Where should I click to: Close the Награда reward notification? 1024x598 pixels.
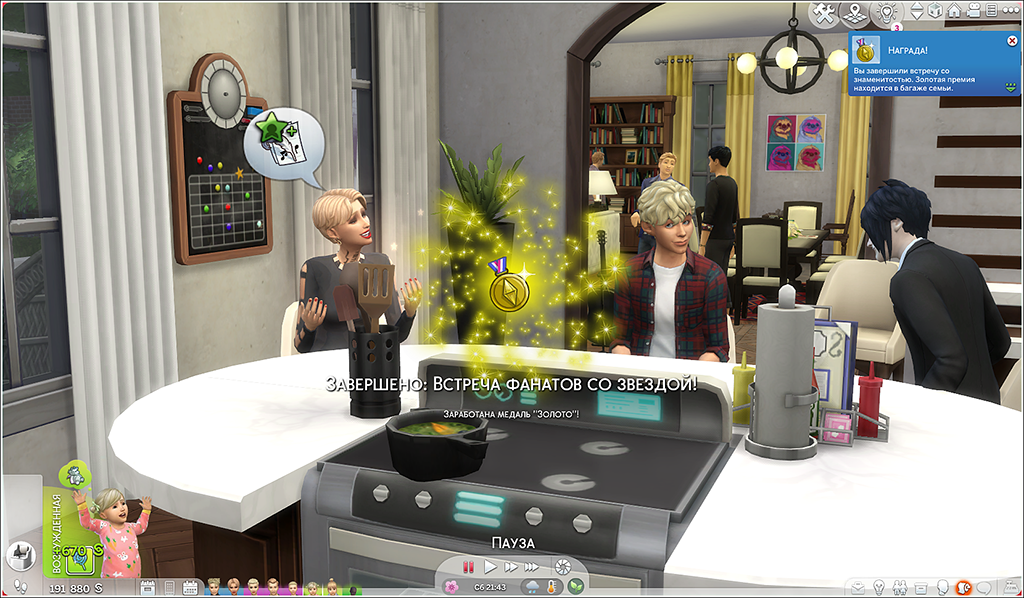click(1012, 41)
